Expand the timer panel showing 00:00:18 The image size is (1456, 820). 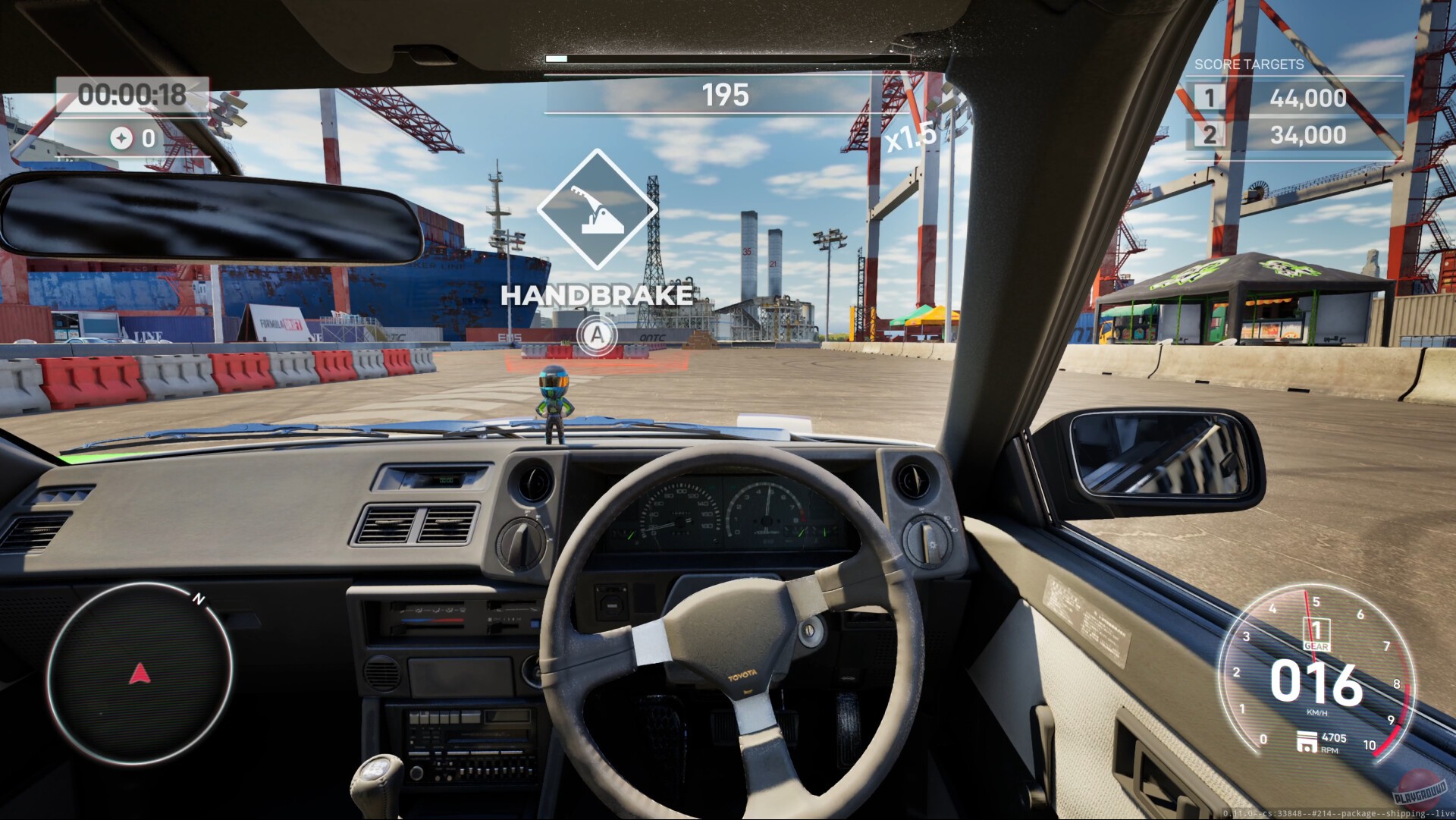(133, 94)
